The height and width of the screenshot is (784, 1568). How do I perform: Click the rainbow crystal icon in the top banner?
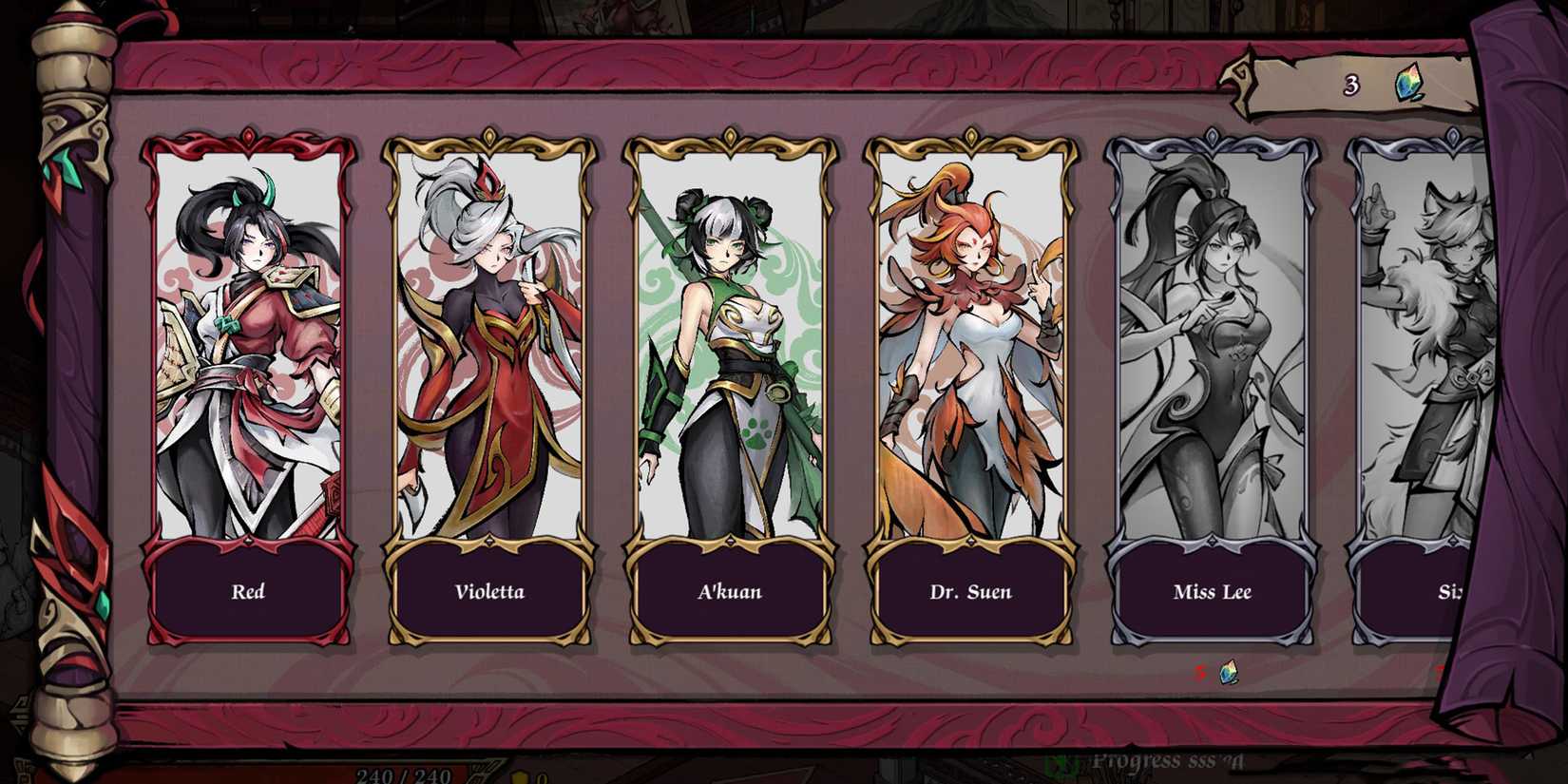pos(1409,84)
